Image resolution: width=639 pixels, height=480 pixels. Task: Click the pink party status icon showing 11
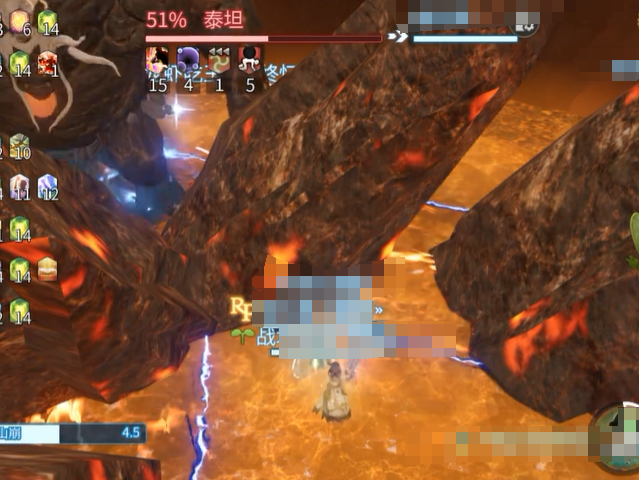[x=20, y=186]
